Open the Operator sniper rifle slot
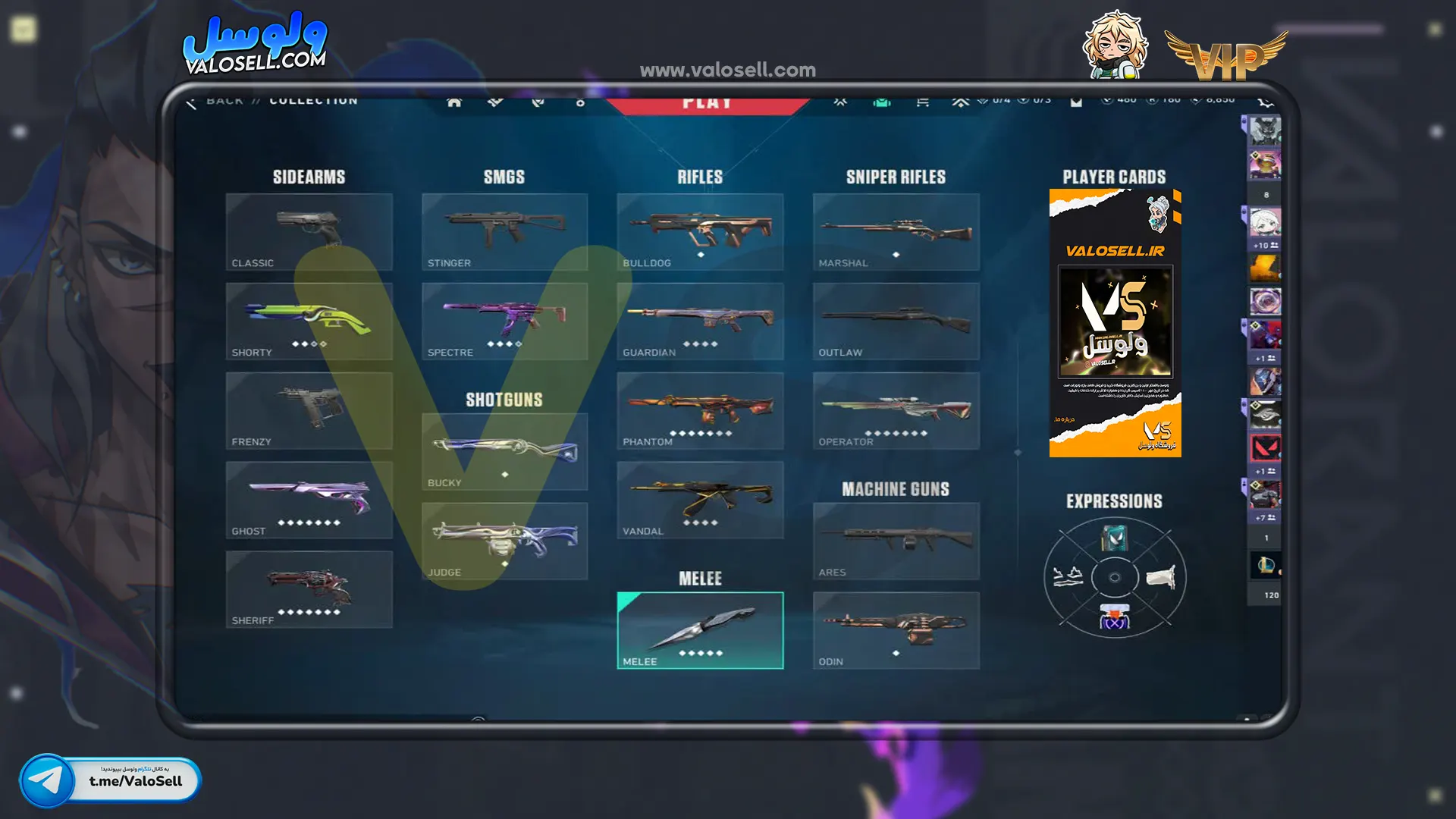The width and height of the screenshot is (1456, 819). (x=896, y=410)
